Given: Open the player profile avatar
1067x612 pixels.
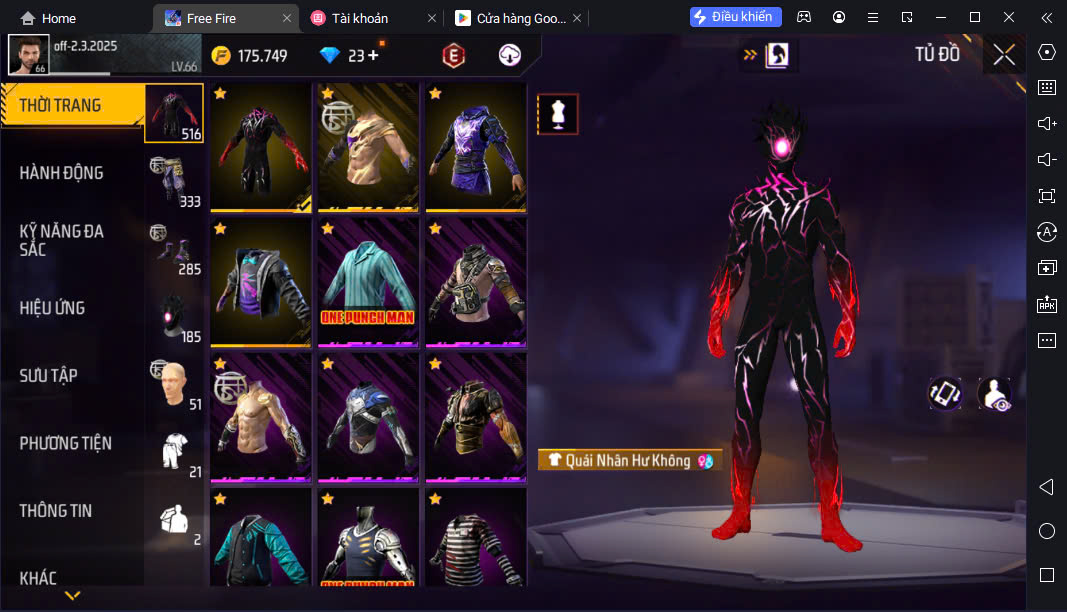Looking at the screenshot, I should tap(28, 55).
